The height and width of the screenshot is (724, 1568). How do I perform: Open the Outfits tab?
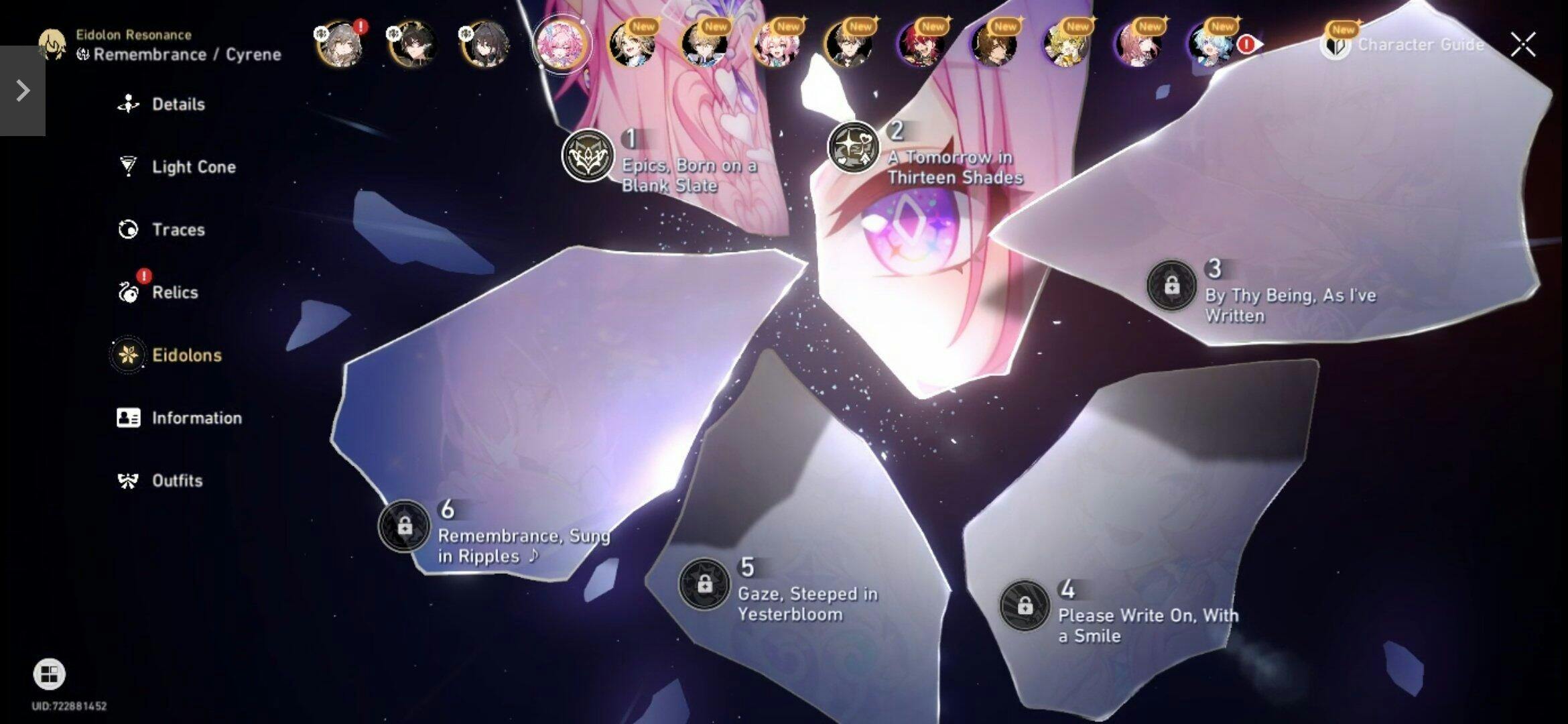176,481
